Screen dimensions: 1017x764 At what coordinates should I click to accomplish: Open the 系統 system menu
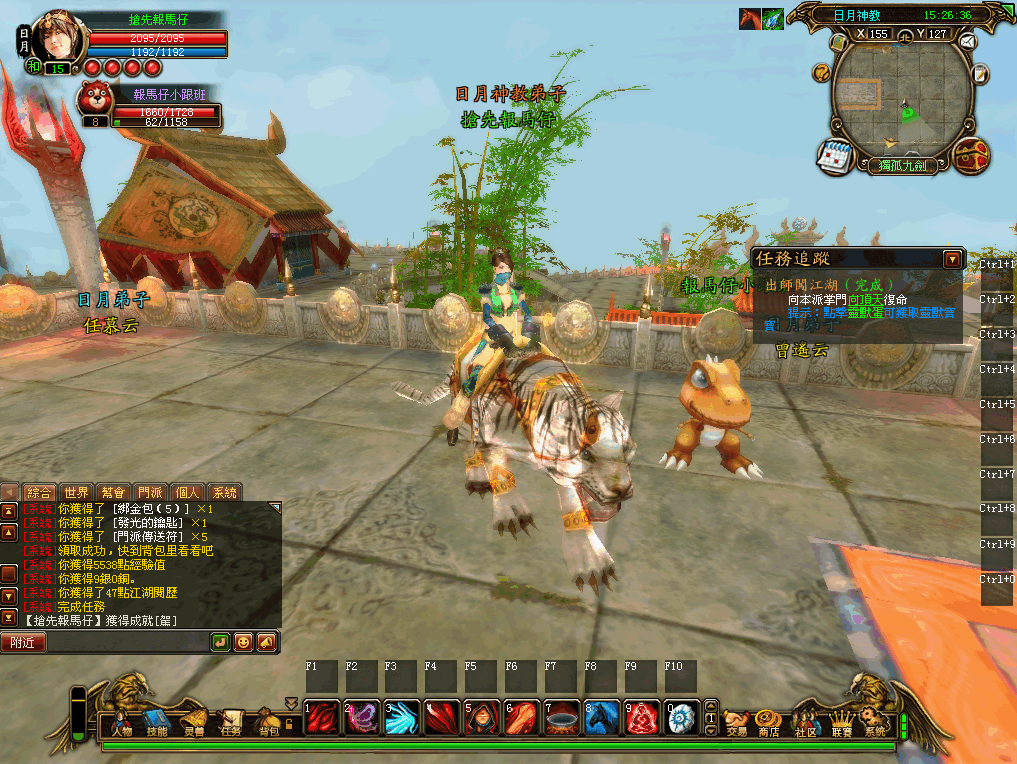(x=875, y=721)
